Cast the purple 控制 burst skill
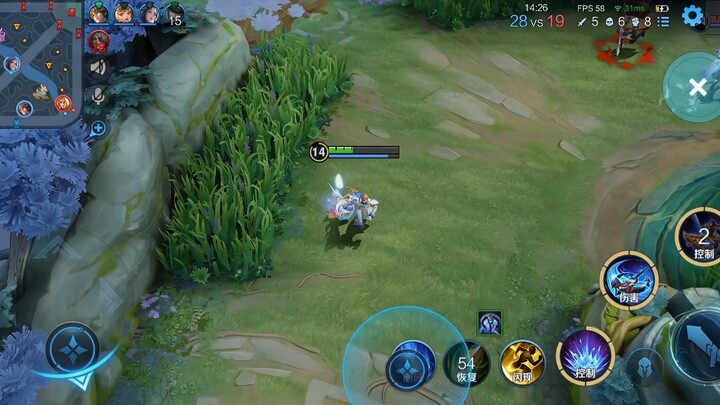 pyautogui.click(x=585, y=356)
